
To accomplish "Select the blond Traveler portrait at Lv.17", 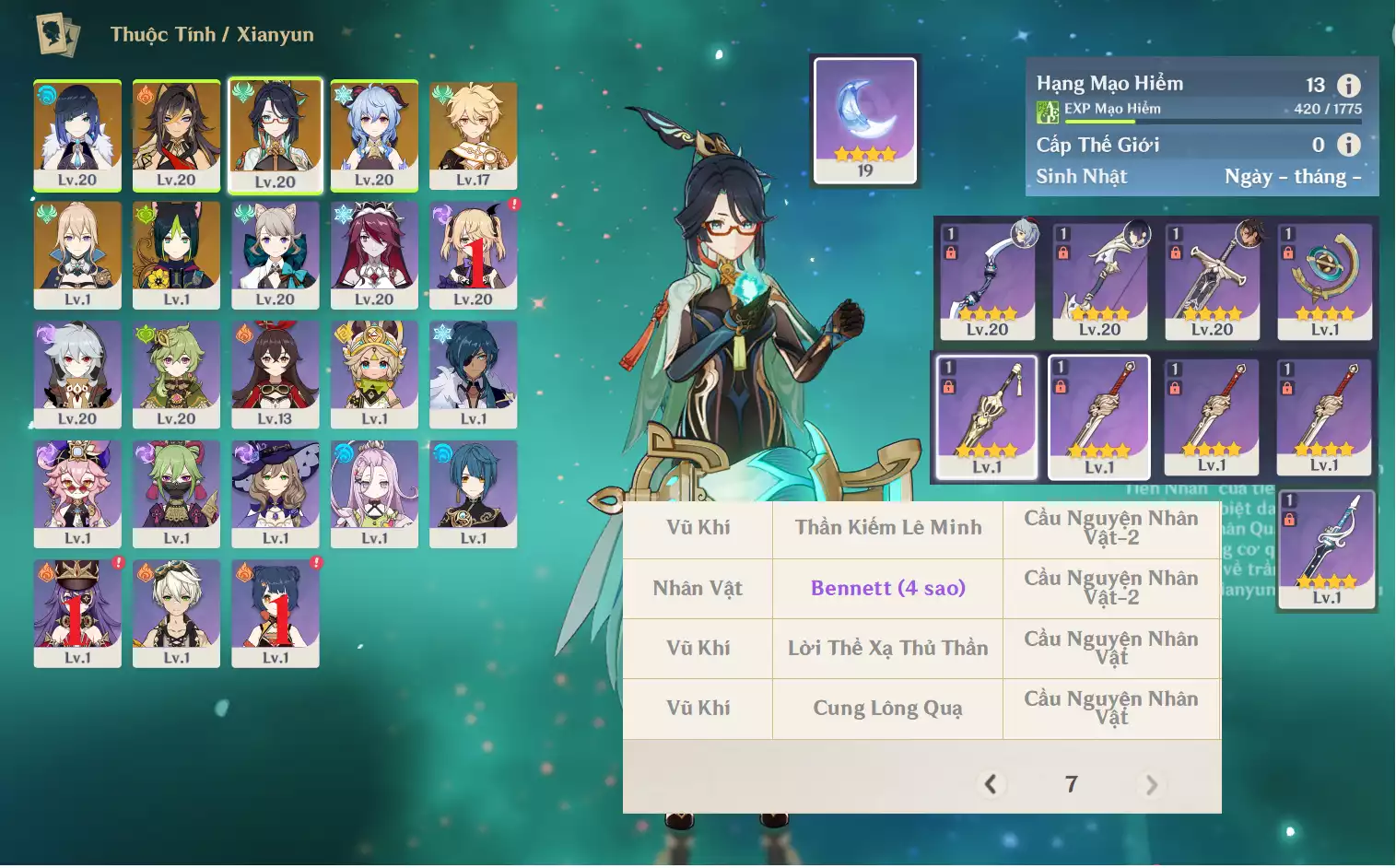I will pos(473,135).
